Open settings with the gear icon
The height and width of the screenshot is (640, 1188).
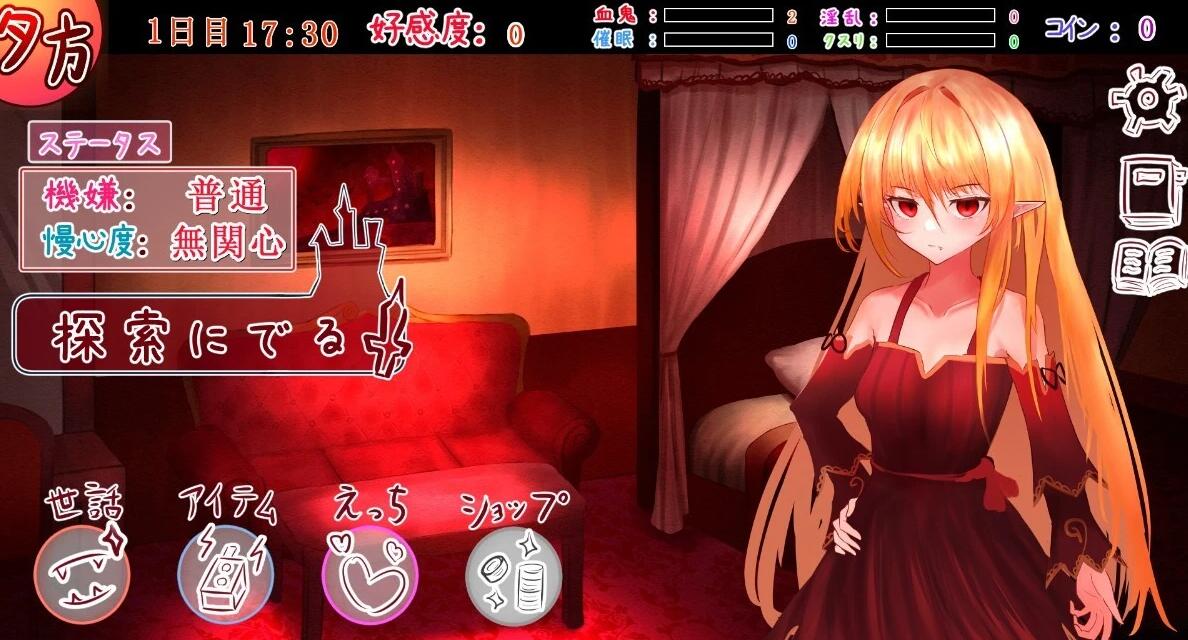[x=1146, y=99]
